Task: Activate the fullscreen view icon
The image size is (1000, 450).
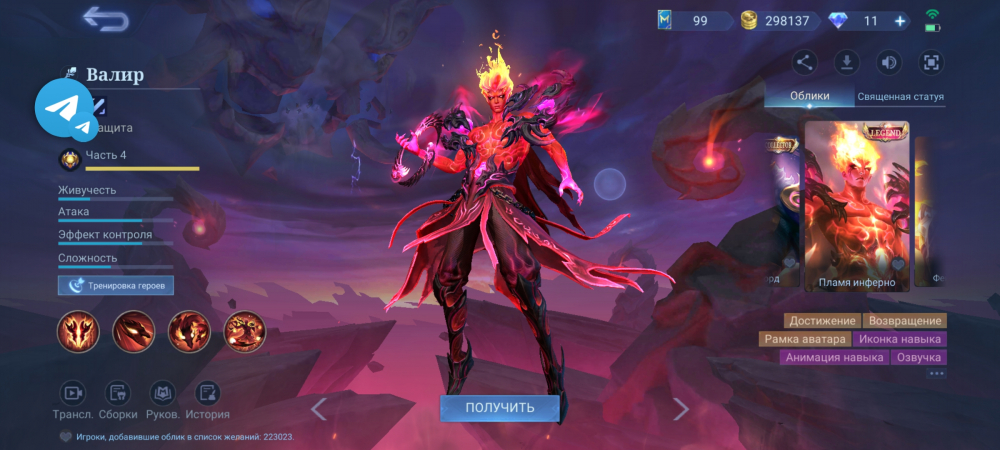Action: (x=930, y=63)
